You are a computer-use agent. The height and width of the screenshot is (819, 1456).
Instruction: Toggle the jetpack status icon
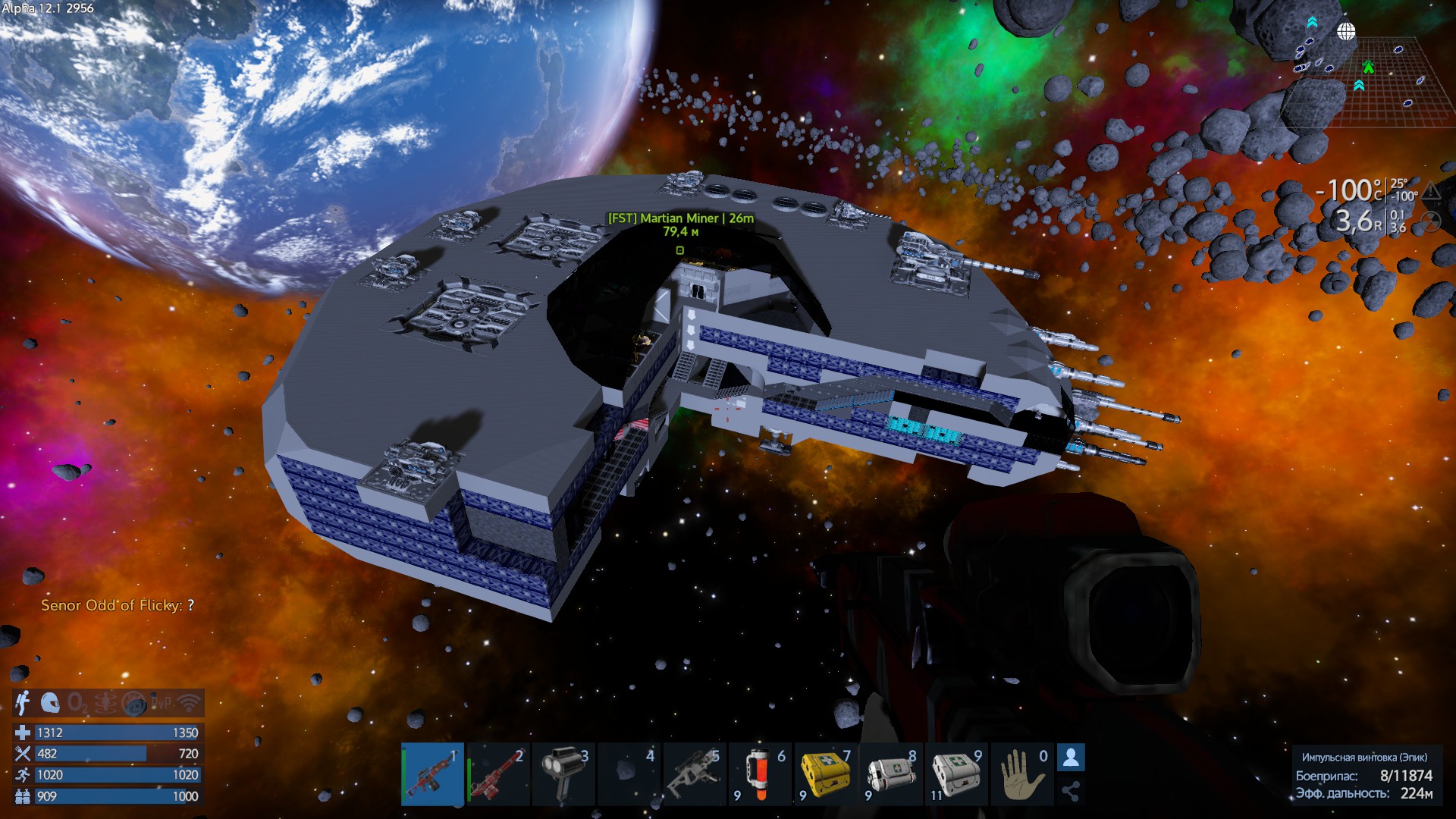[24, 704]
